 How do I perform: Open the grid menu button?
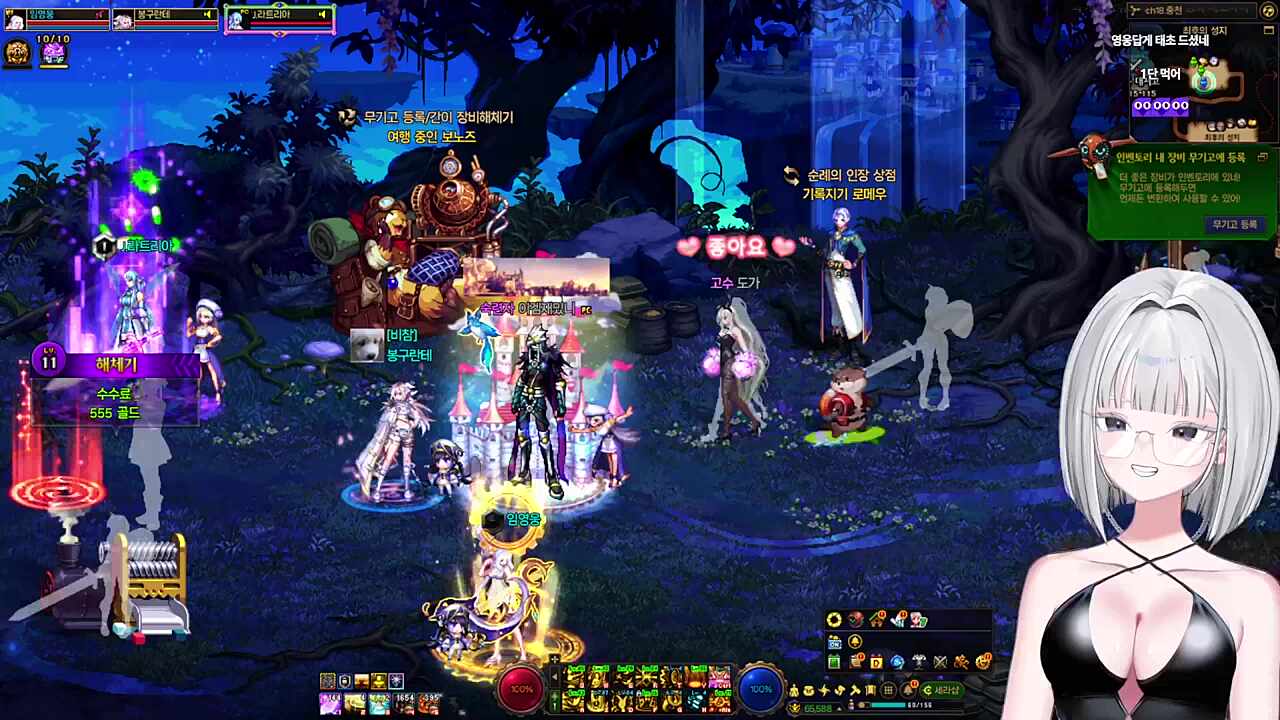tap(888, 690)
